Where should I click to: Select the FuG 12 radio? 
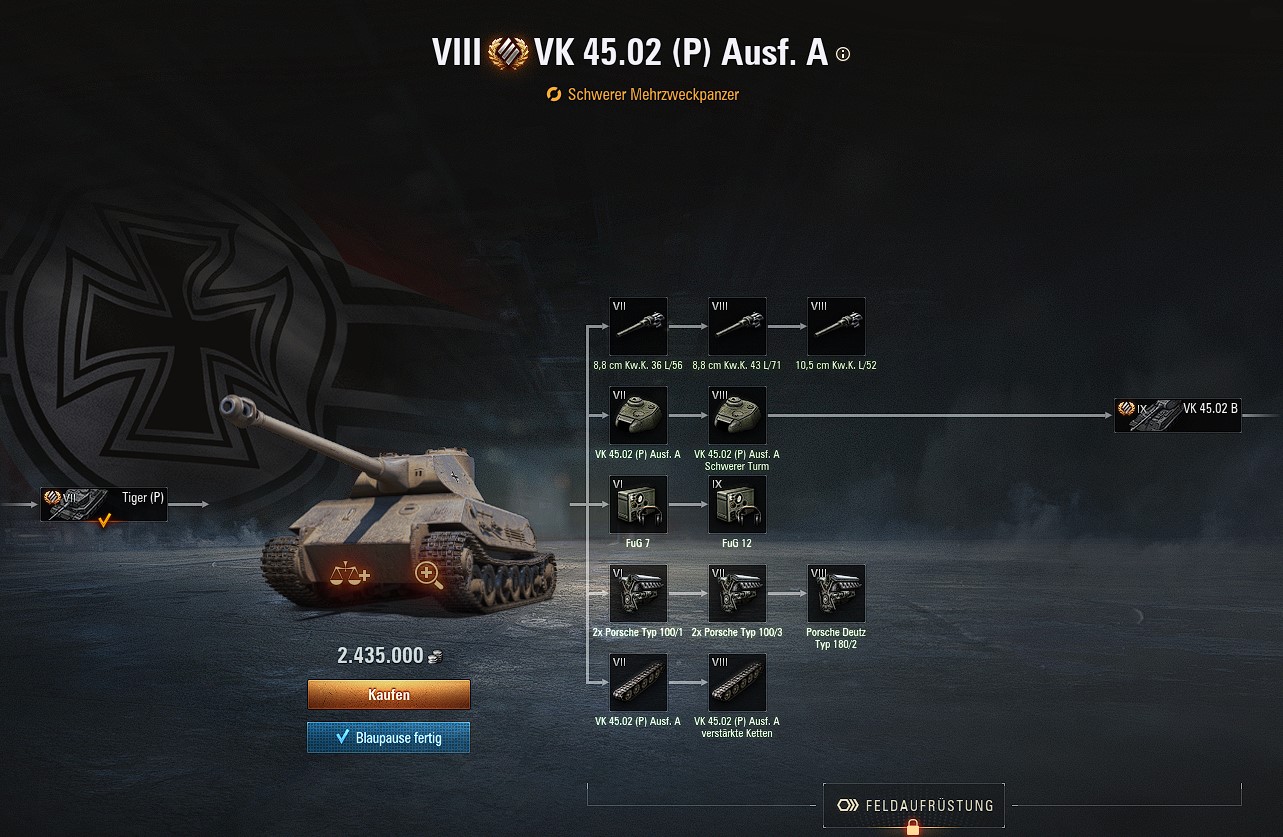click(x=737, y=504)
